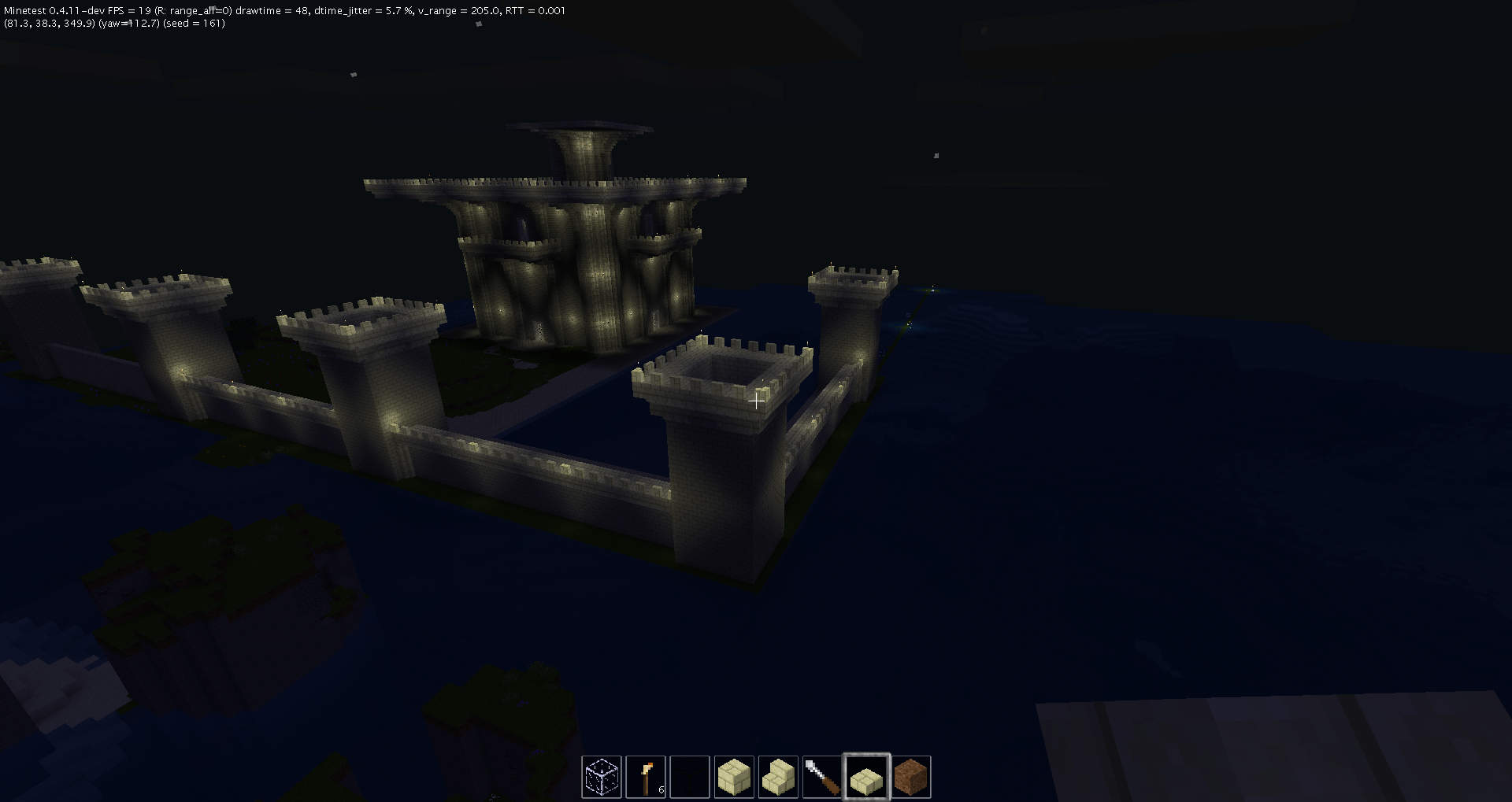Select the sandstone stairs item

coord(778,777)
